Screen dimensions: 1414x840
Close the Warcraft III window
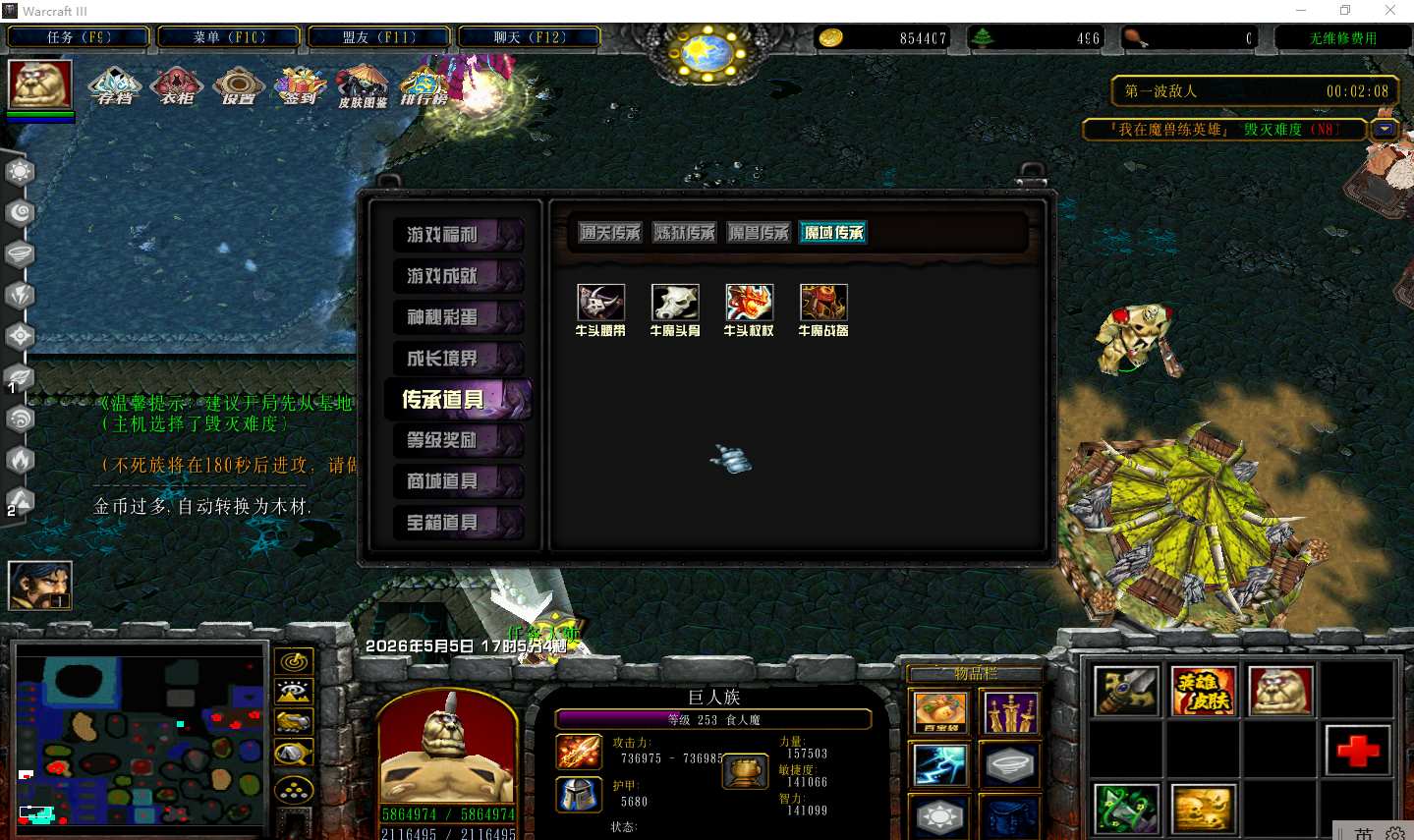click(1389, 11)
